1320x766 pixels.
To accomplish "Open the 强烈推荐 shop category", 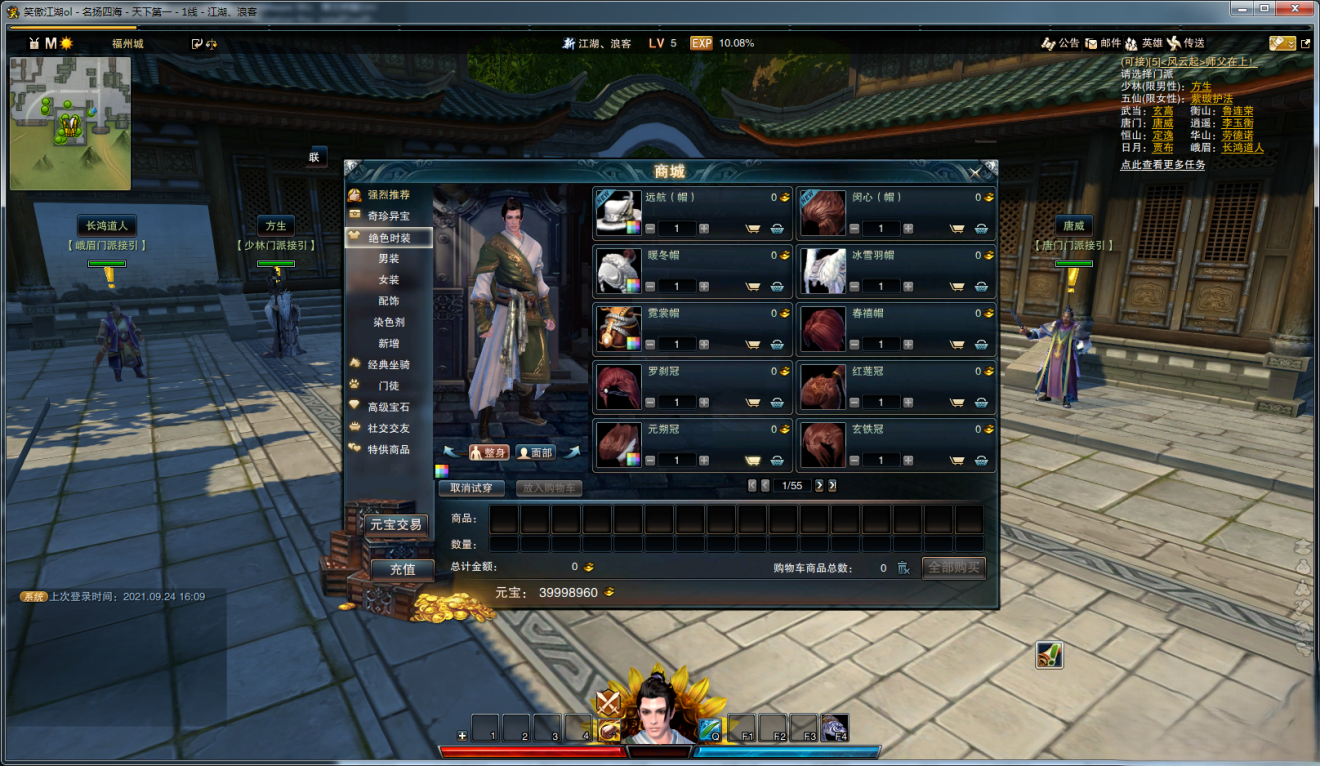I will 388,195.
